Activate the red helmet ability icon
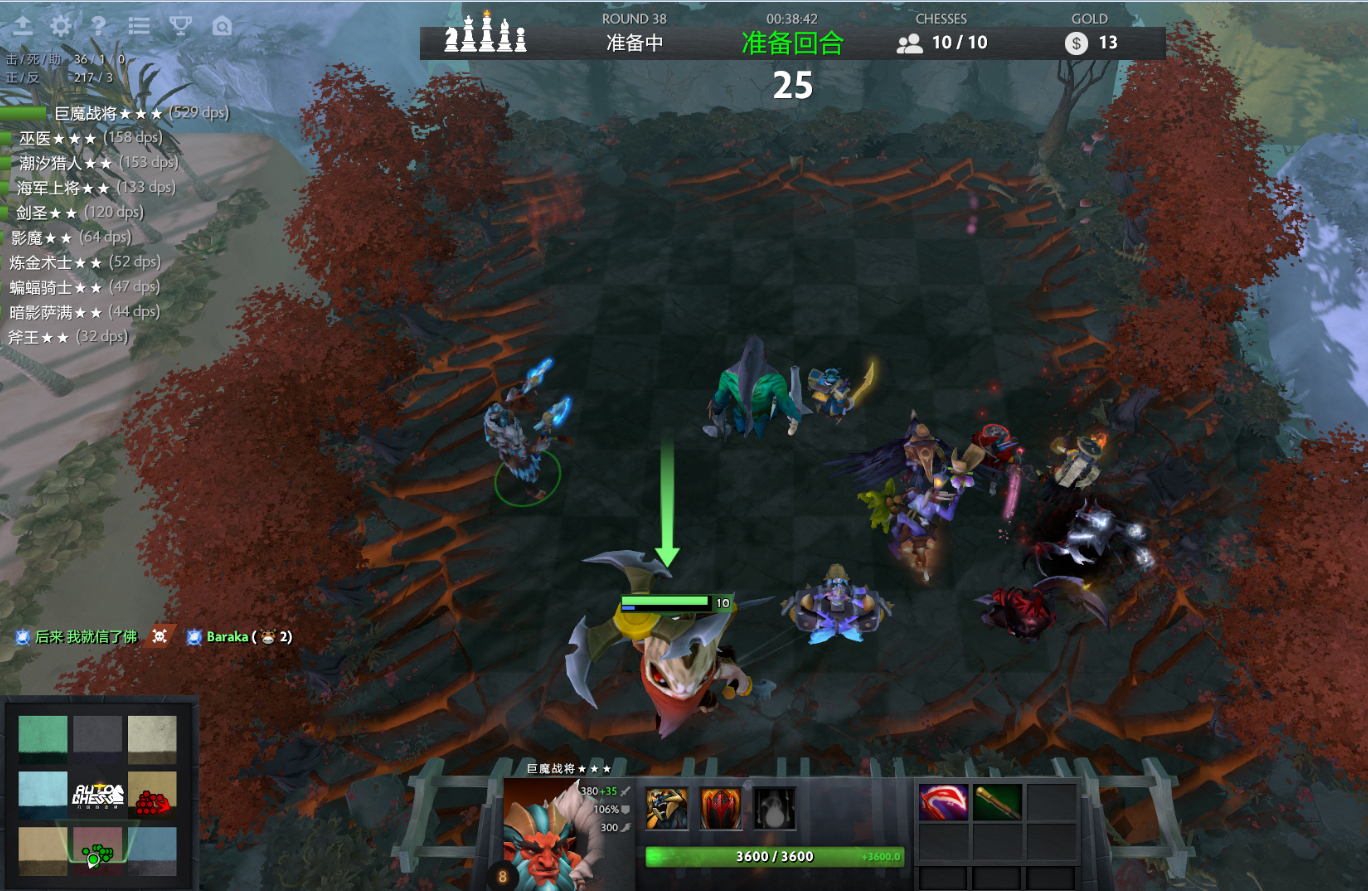Screen dimensions: 1368x891 (720, 808)
